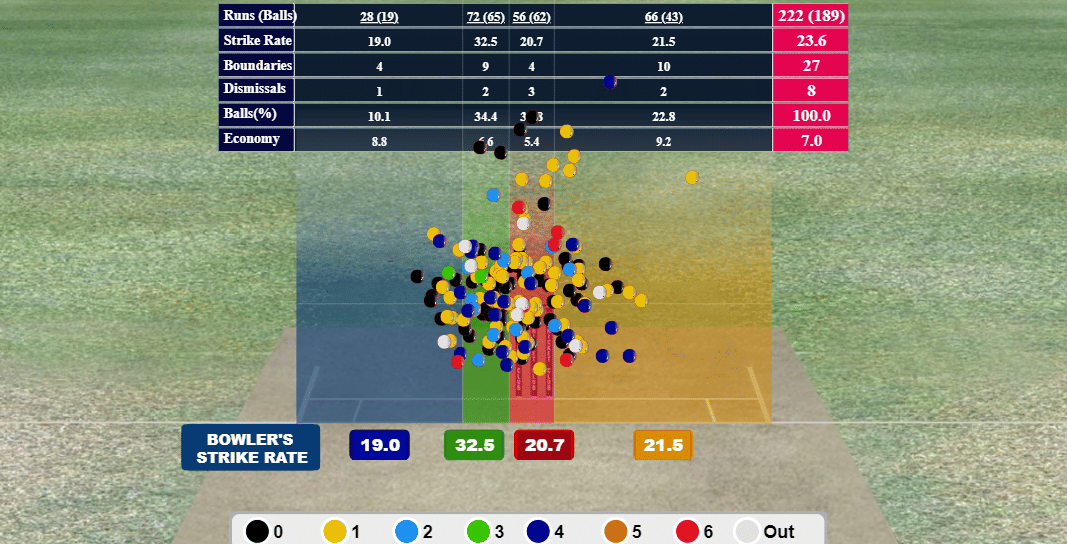
Task: Select the orange 21.5 strike rate badge
Action: [x=663, y=445]
